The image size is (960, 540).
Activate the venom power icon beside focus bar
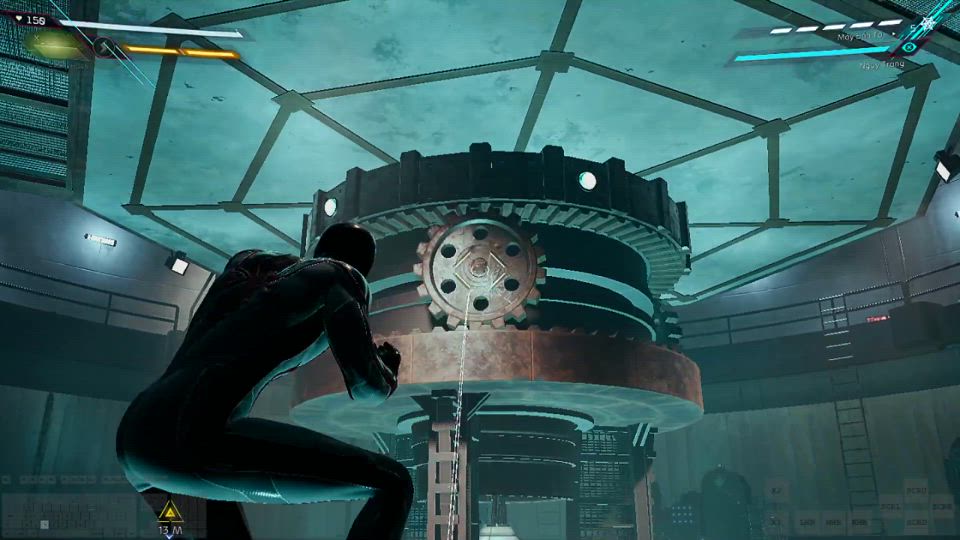click(104, 47)
